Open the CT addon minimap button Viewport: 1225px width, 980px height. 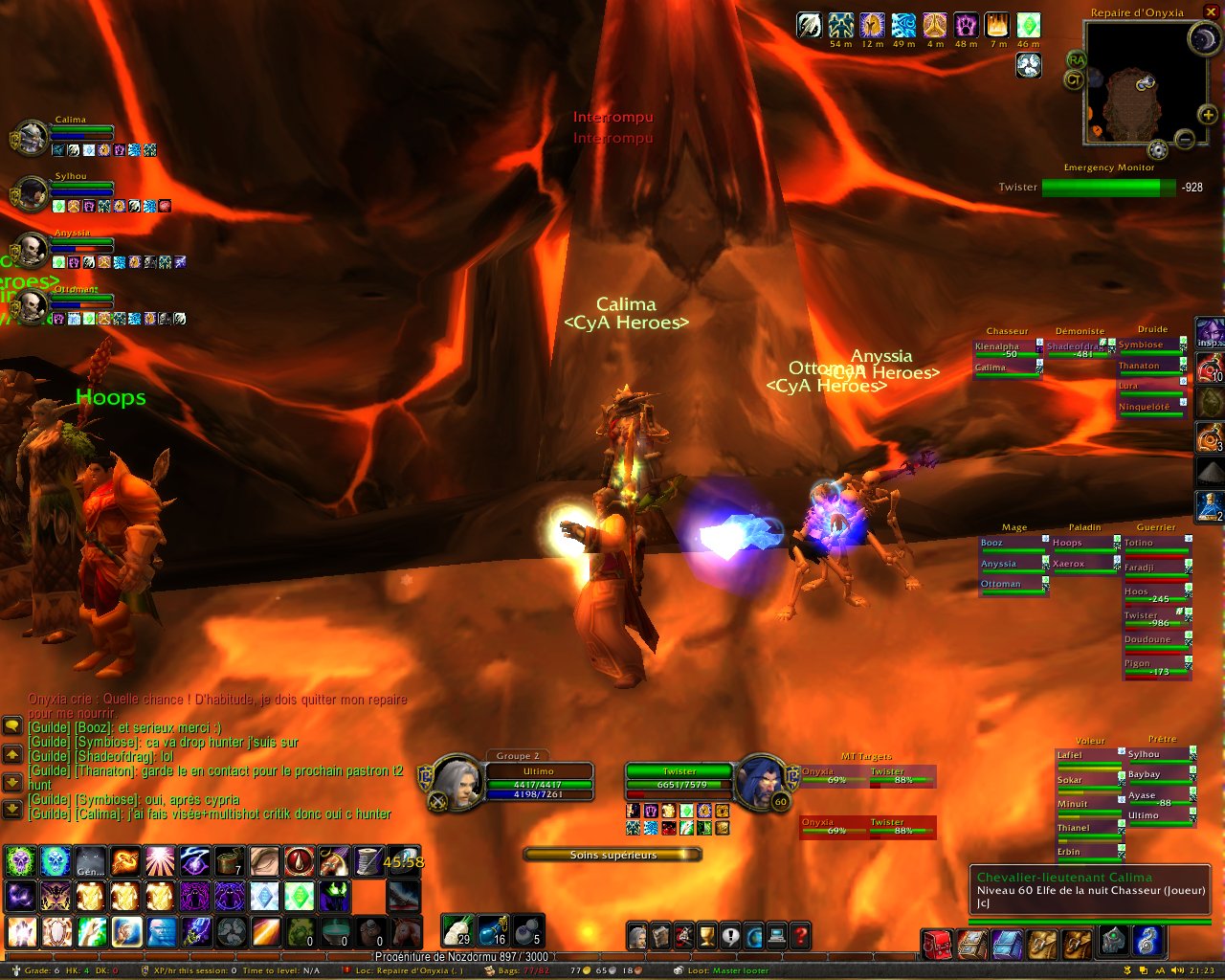[x=1073, y=80]
